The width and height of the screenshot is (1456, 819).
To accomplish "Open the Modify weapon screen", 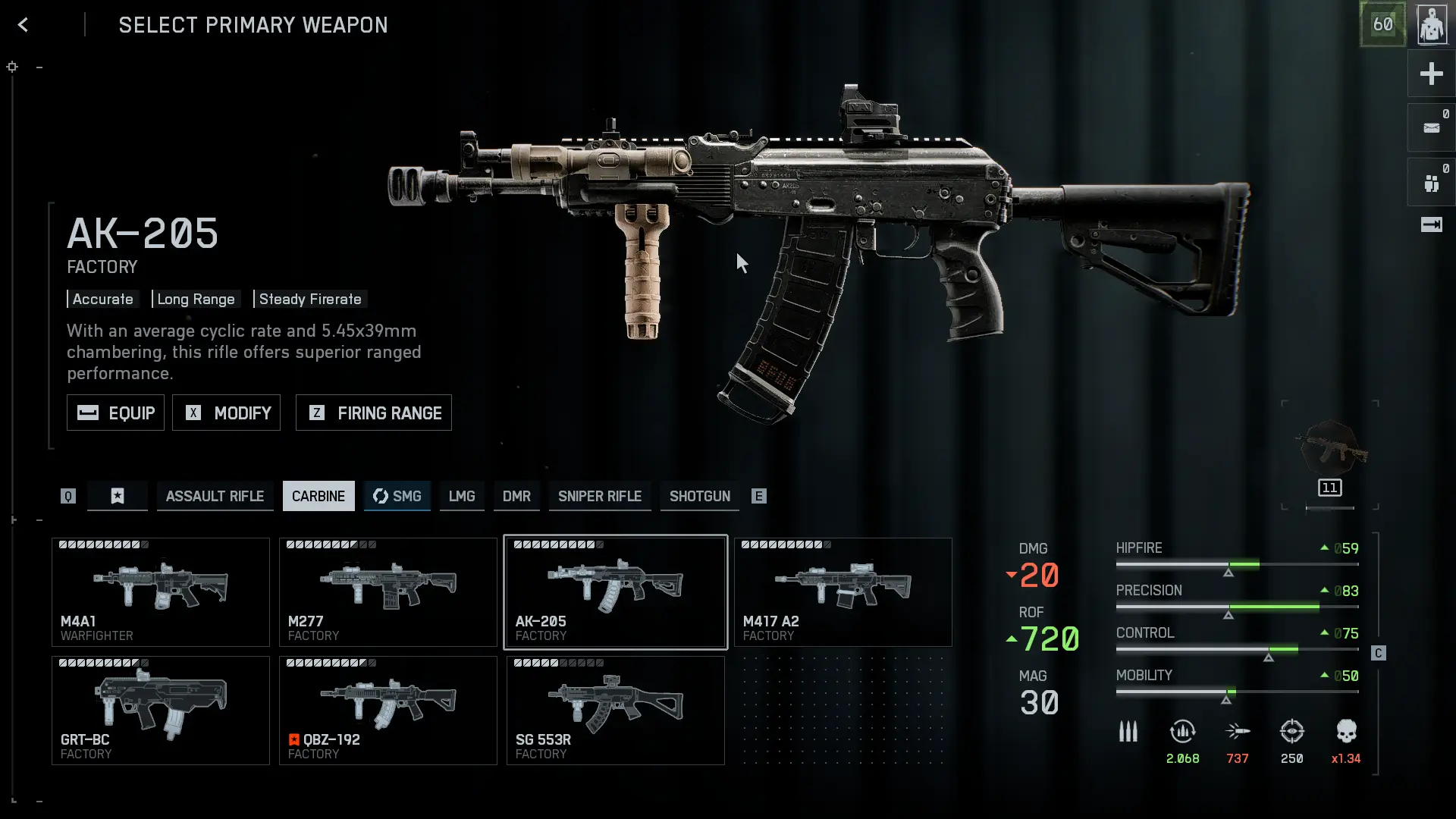I will [226, 413].
